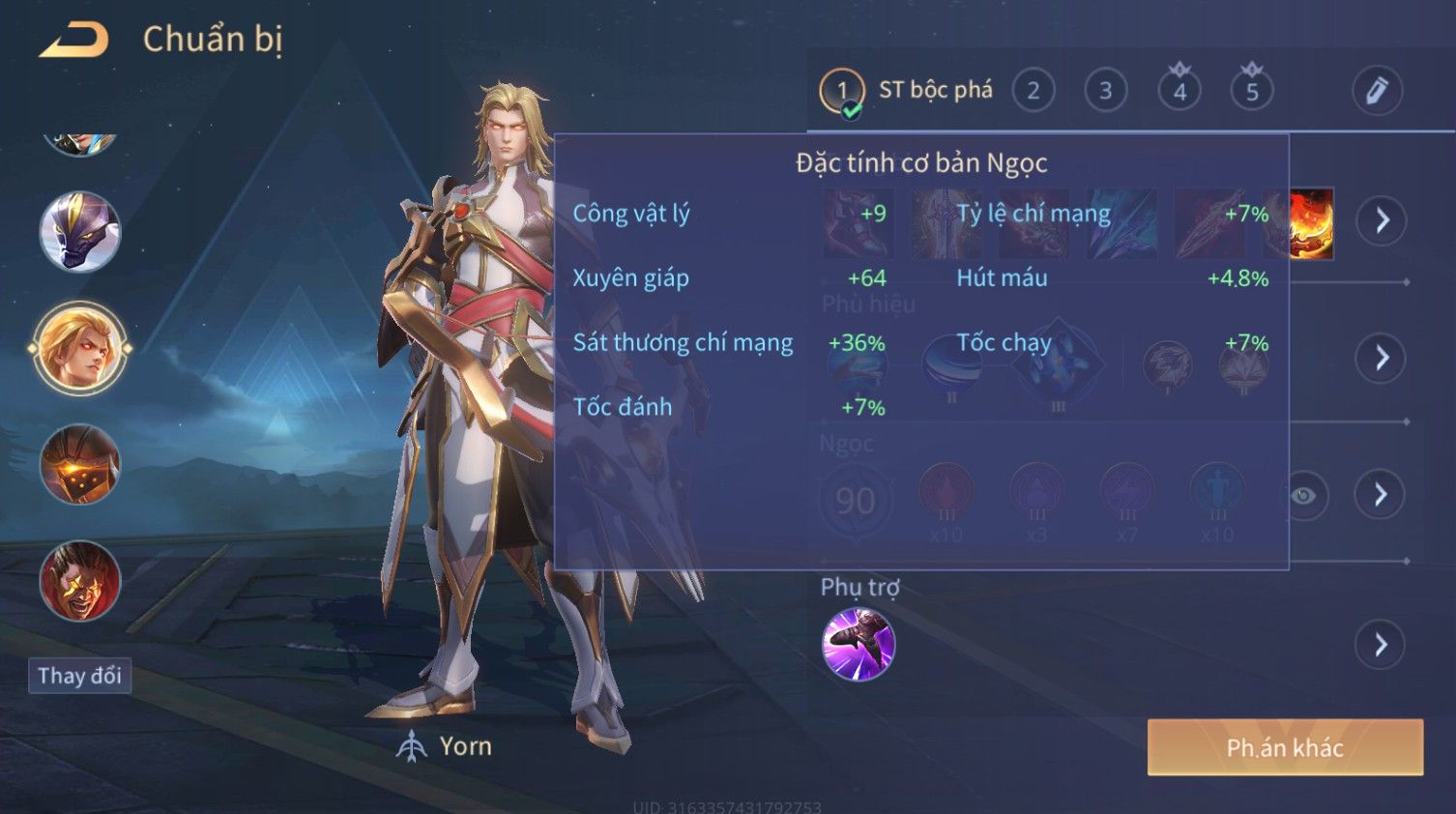
Task: Select the Yorn hero portrait
Action: click(x=80, y=349)
